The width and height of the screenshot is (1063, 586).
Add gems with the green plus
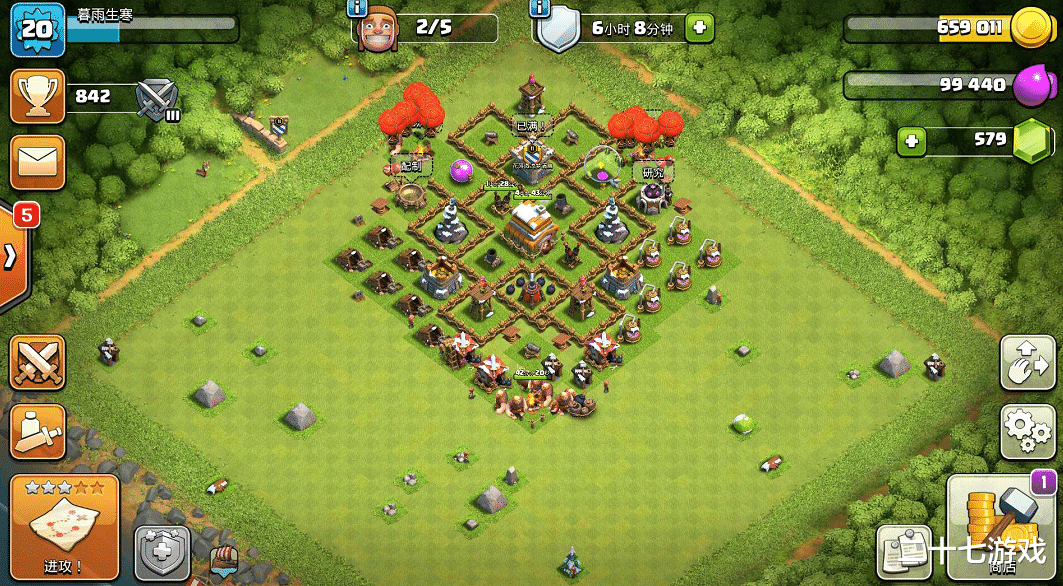[911, 141]
